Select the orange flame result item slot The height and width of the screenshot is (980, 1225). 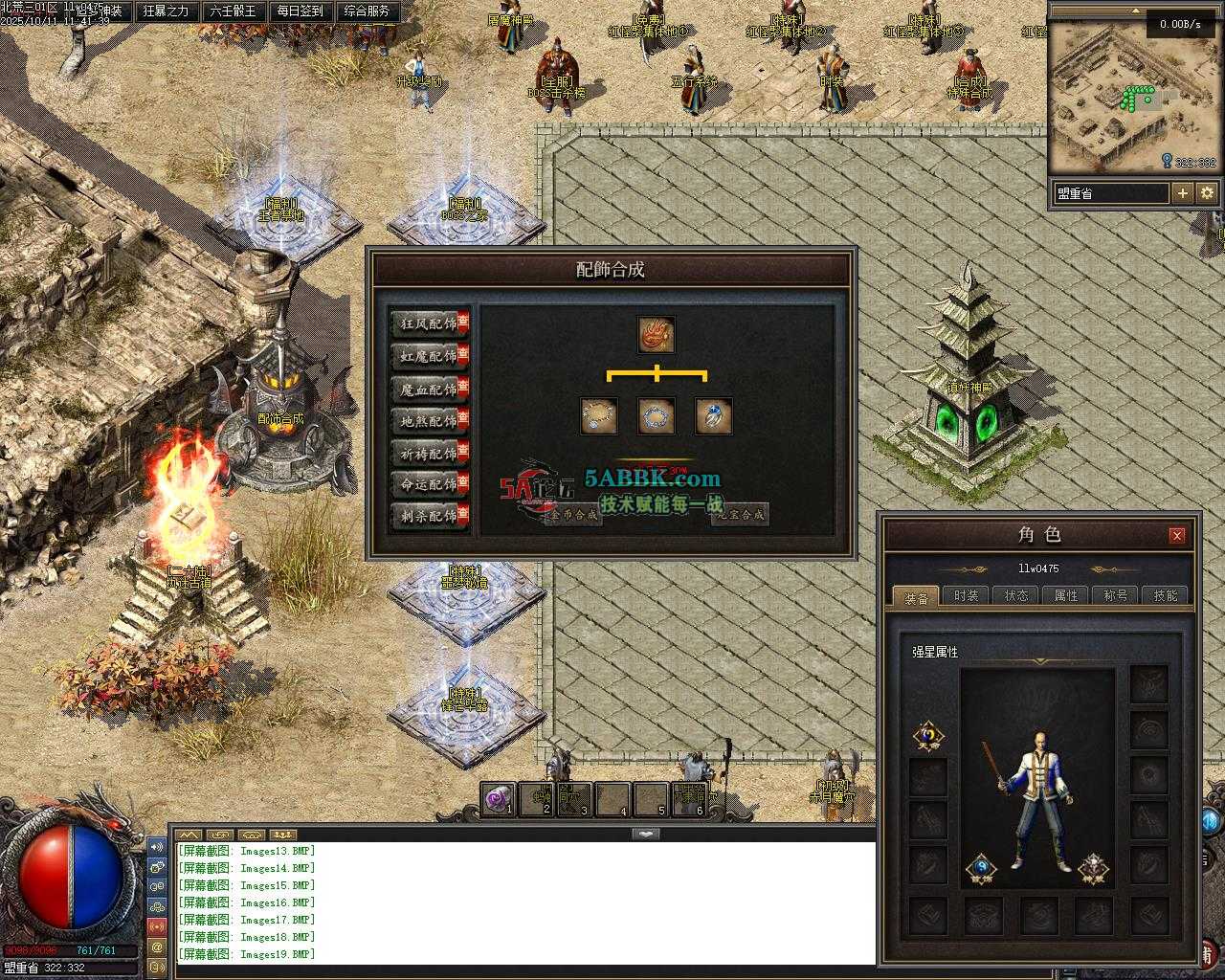pyautogui.click(x=657, y=335)
